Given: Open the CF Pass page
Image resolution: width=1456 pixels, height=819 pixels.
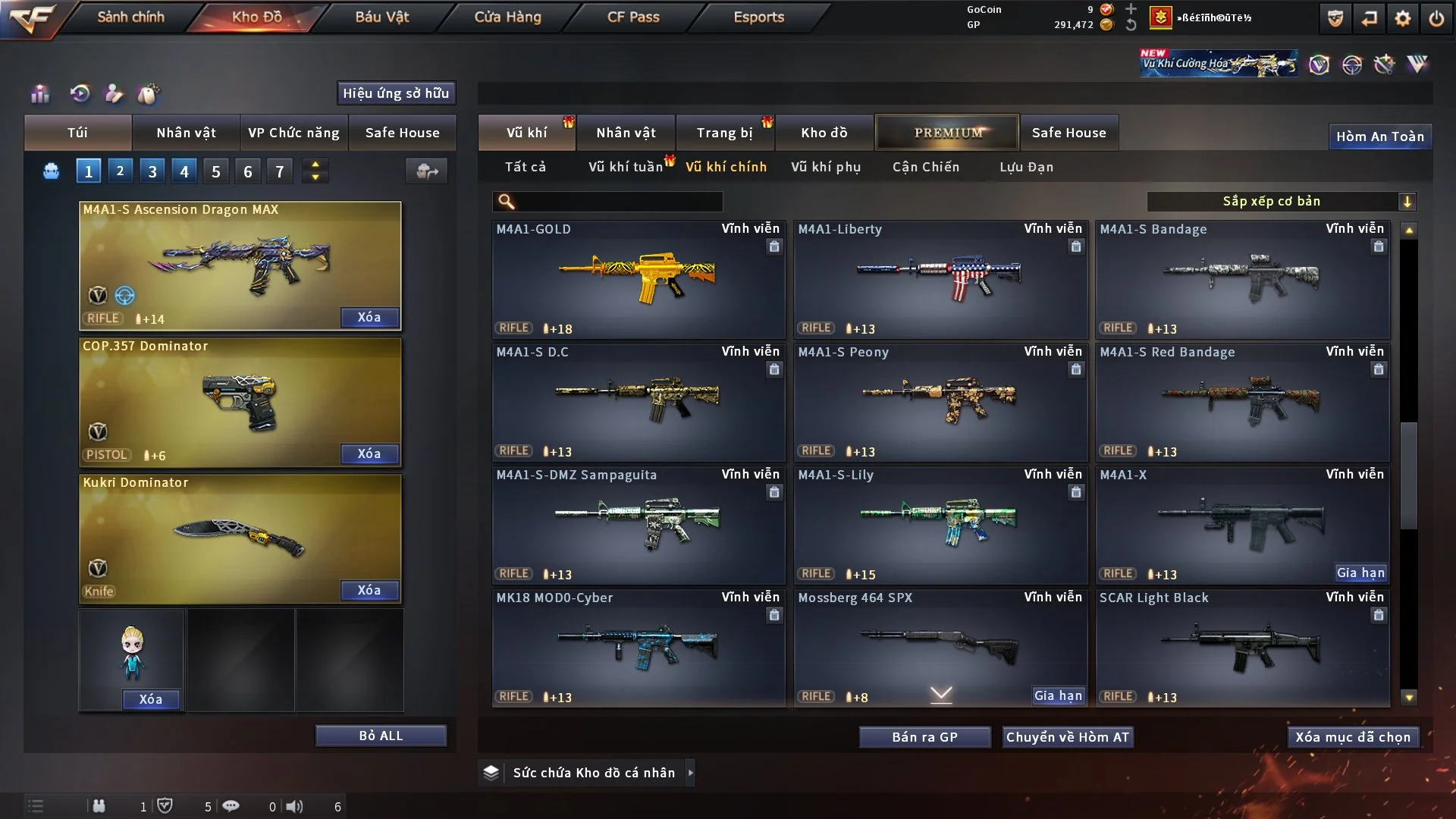Looking at the screenshot, I should 633,17.
